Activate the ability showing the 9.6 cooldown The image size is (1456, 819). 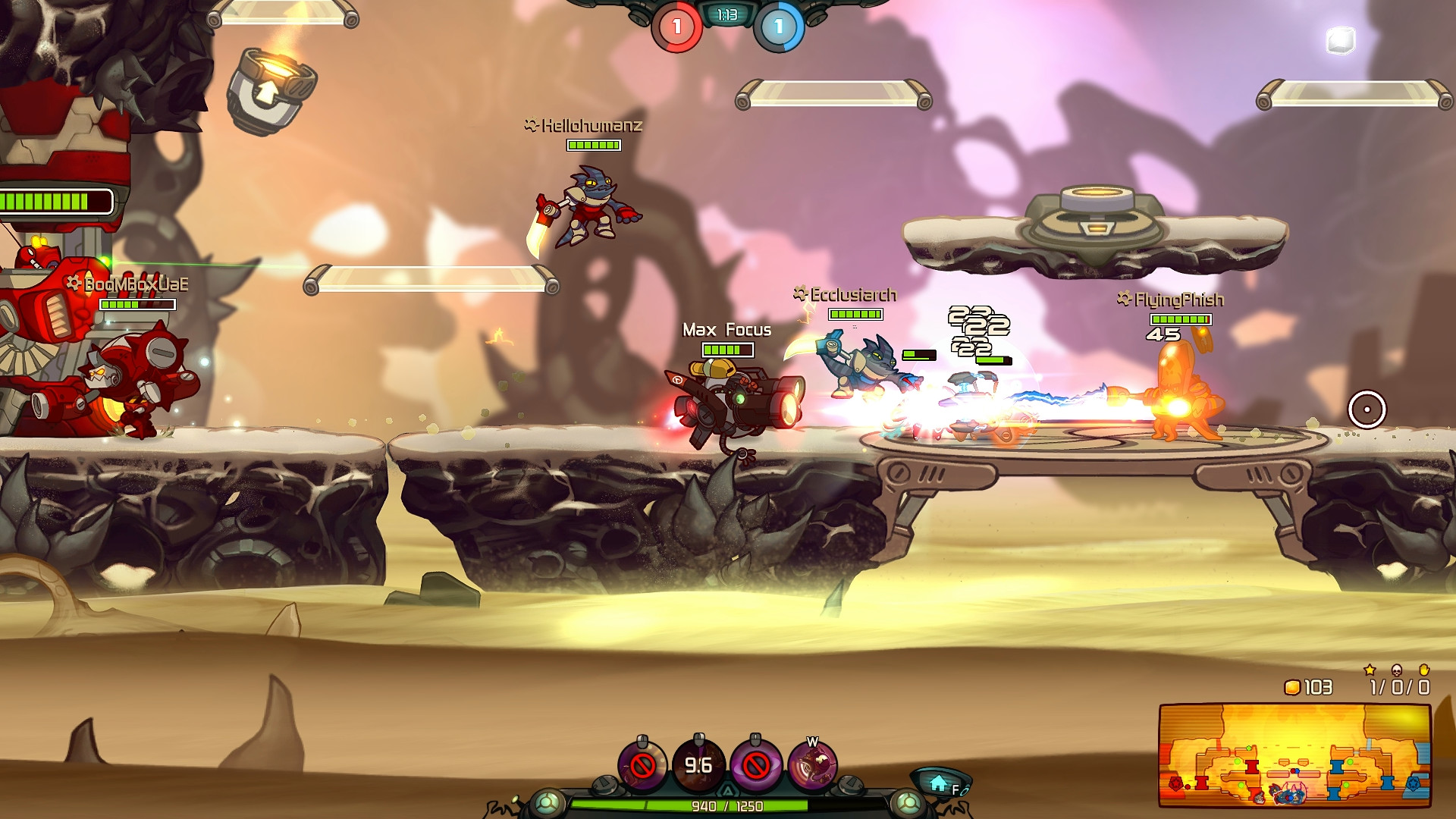[x=698, y=765]
